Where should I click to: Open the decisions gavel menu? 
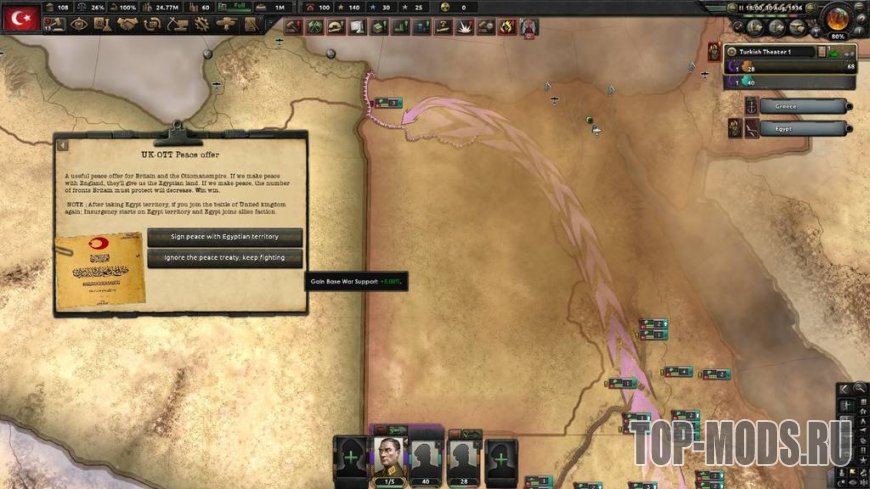[51, 26]
